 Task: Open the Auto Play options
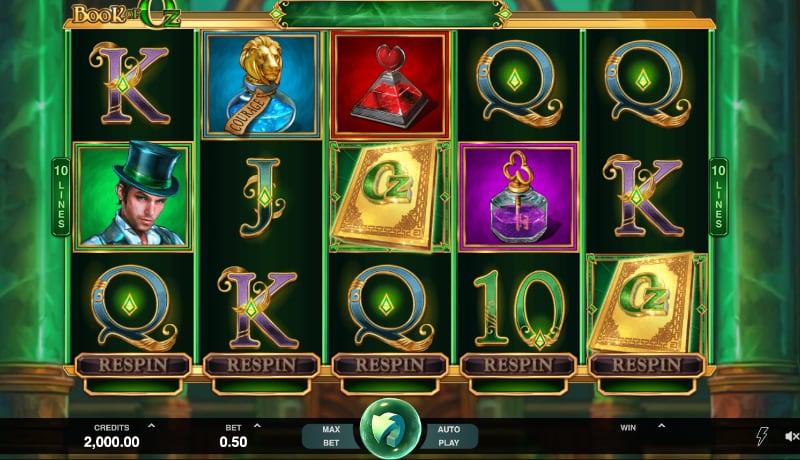click(449, 435)
